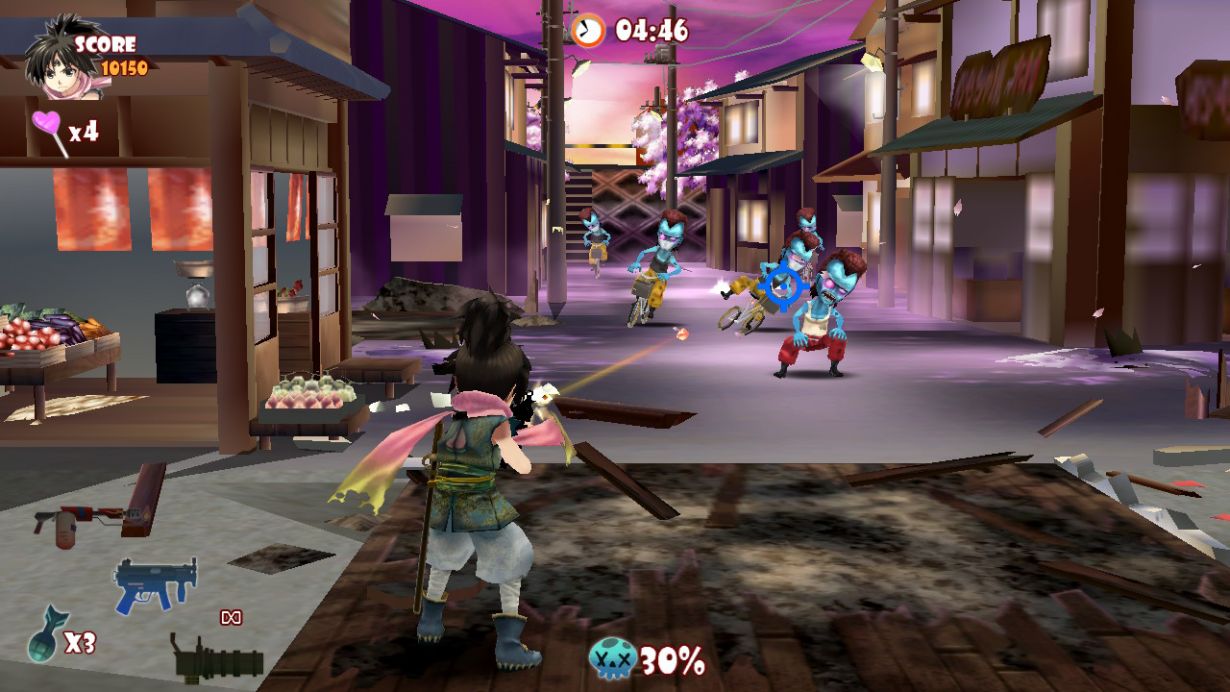The height and width of the screenshot is (692, 1230).
Task: Click the player character portrait
Action: [x=50, y=59]
